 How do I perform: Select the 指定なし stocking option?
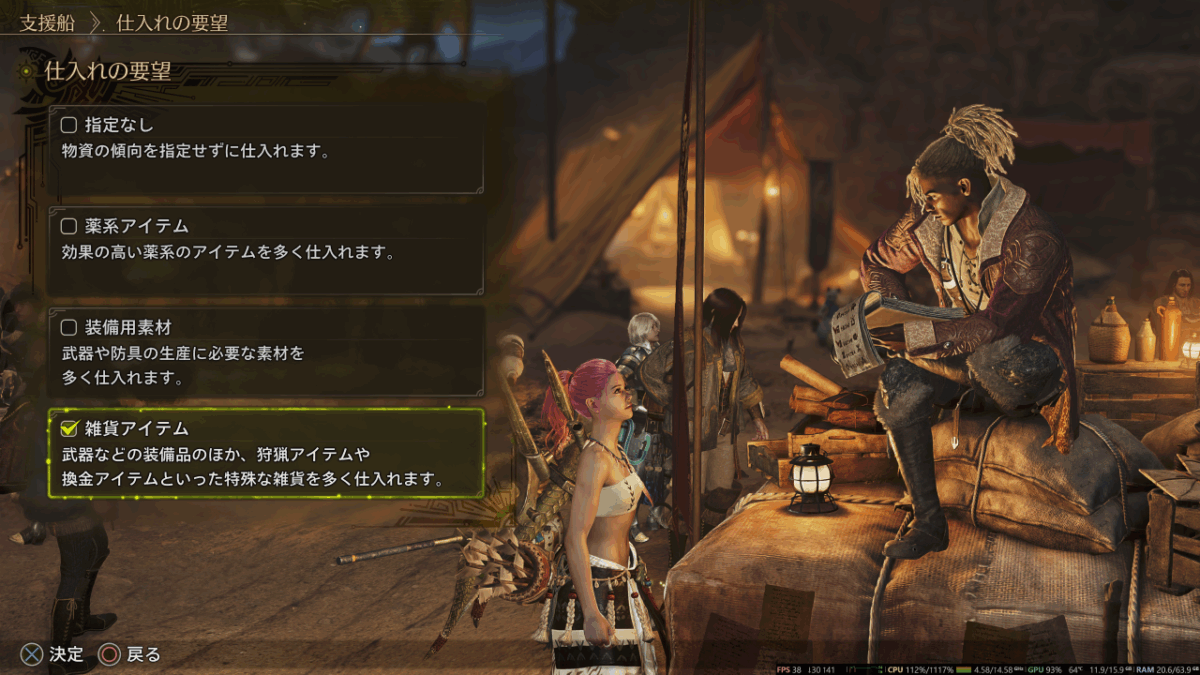(266, 150)
